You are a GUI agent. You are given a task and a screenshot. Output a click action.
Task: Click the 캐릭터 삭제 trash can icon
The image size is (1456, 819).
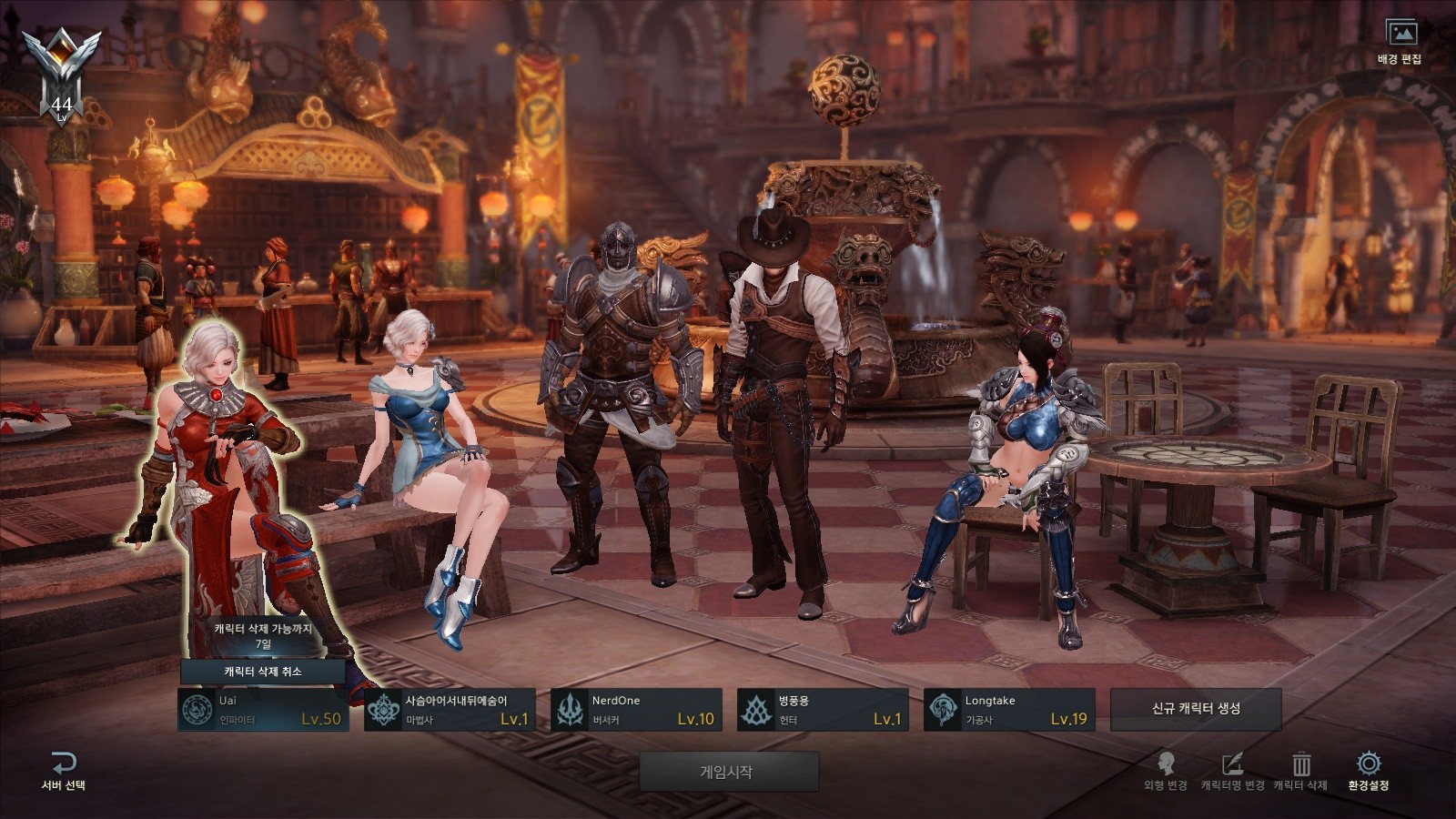coord(1300,770)
